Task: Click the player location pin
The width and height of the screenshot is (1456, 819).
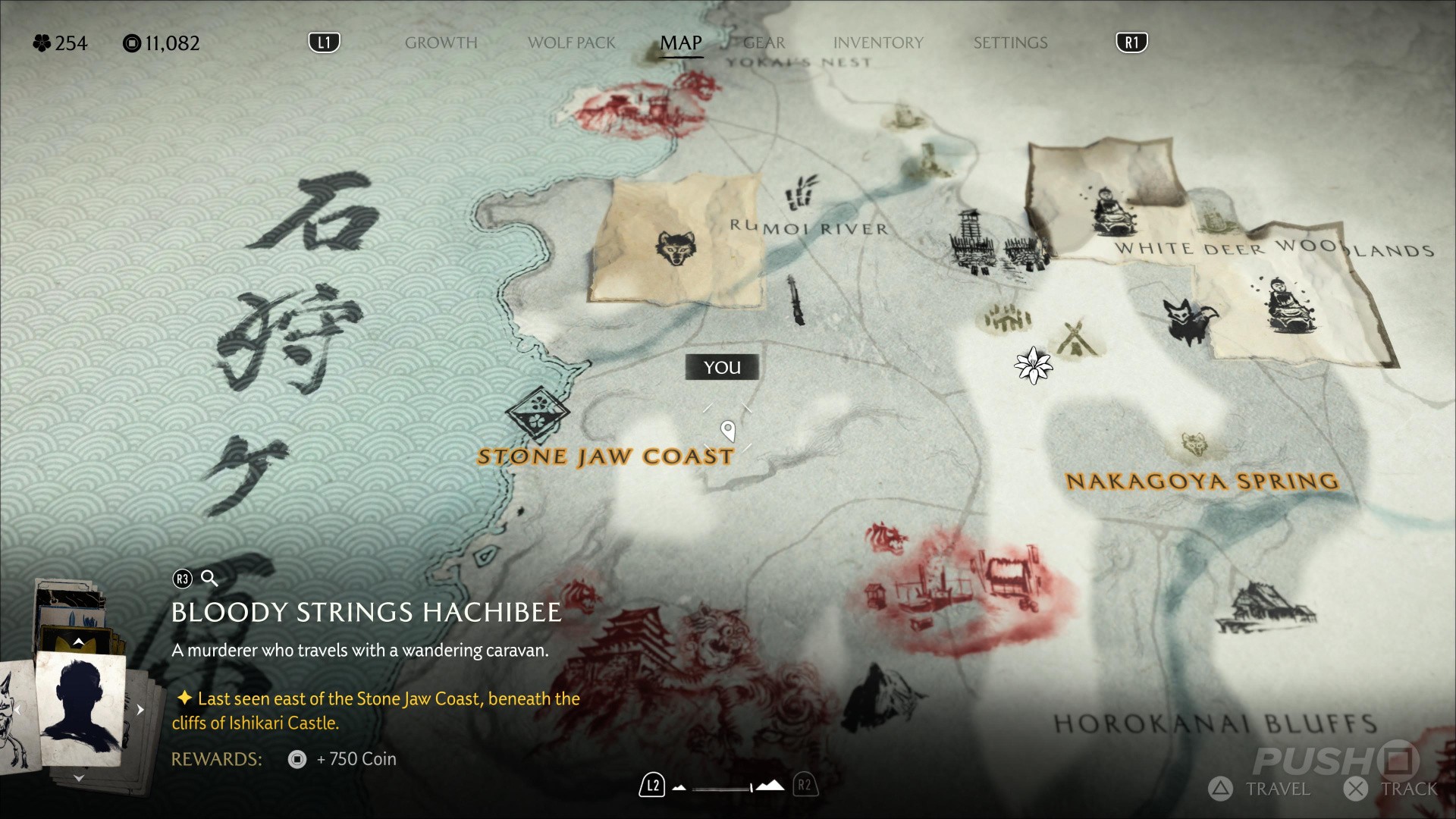Action: click(x=728, y=431)
